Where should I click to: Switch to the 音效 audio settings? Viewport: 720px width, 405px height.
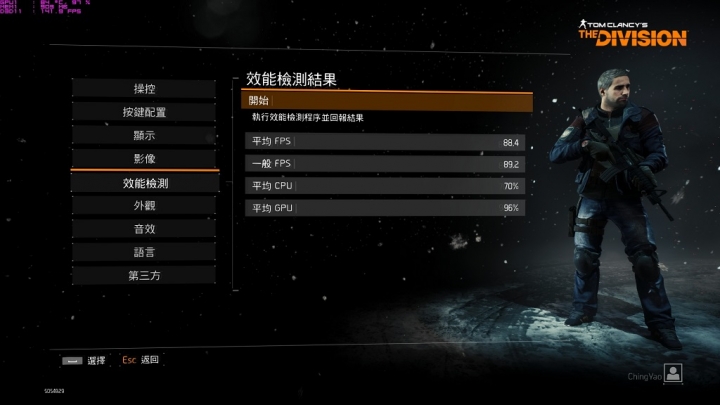[x=144, y=229]
